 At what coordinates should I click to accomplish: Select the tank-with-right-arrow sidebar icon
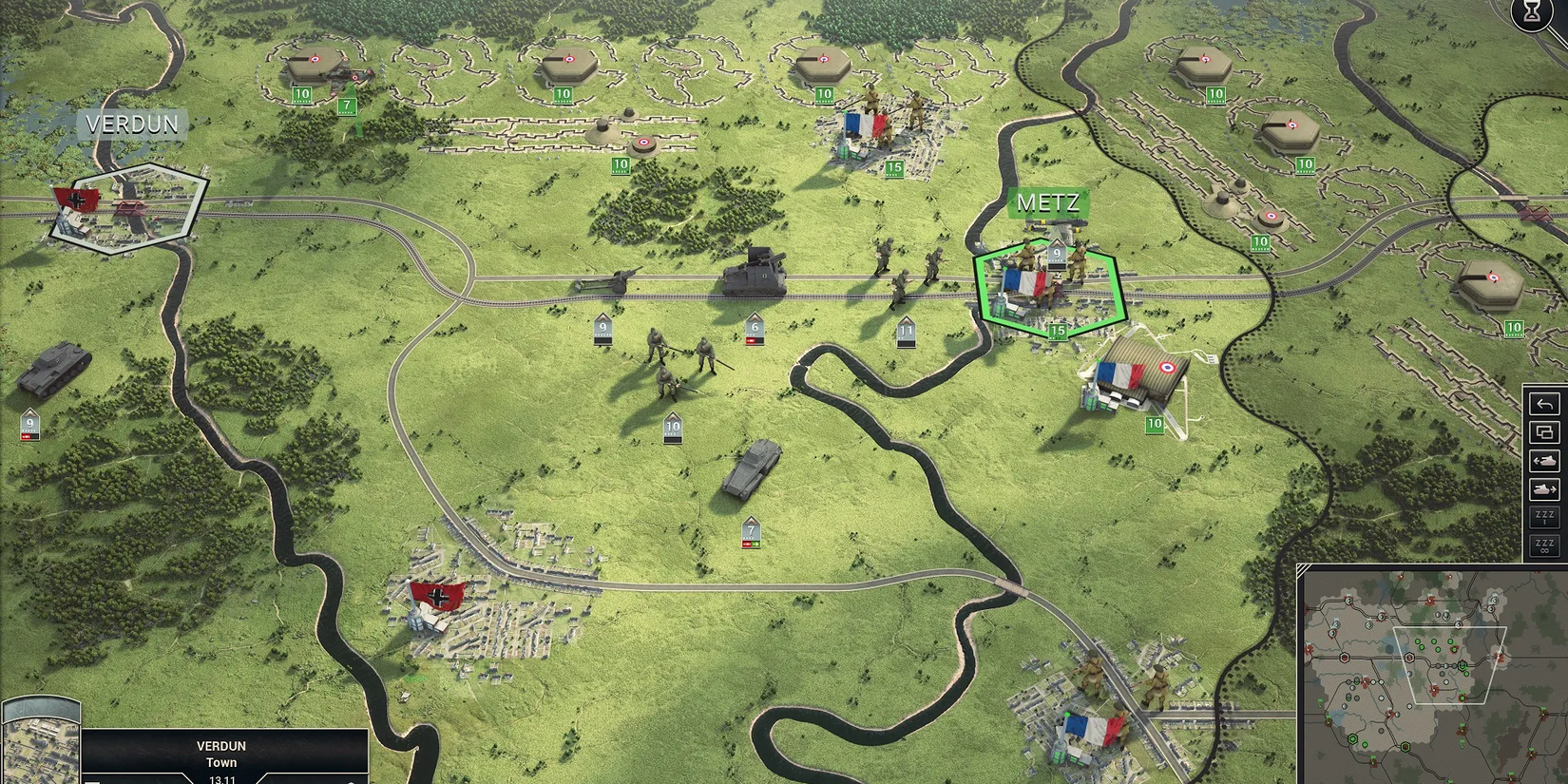(x=1543, y=490)
